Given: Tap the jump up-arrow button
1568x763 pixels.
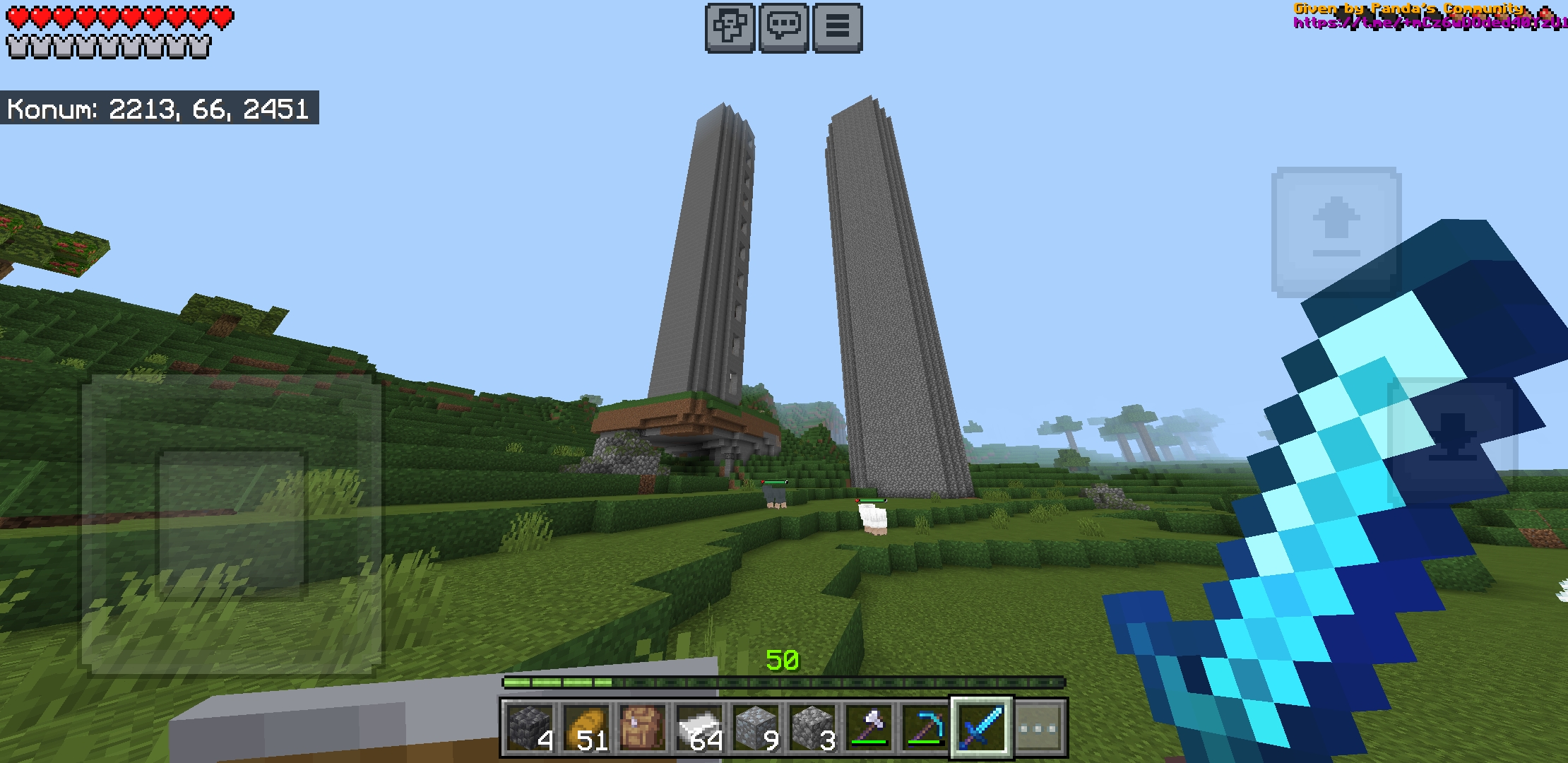Looking at the screenshot, I should coord(1336,231).
